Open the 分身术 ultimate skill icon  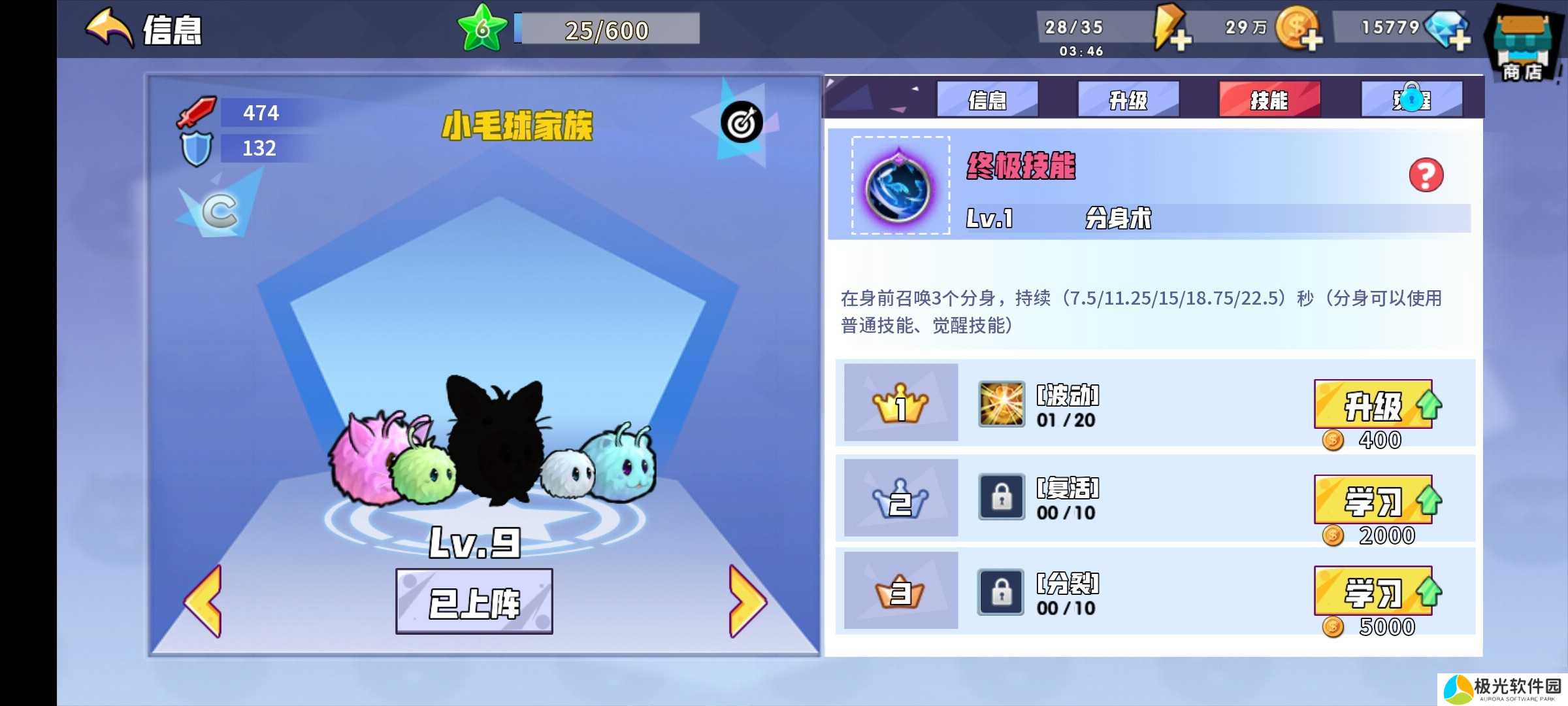click(898, 188)
